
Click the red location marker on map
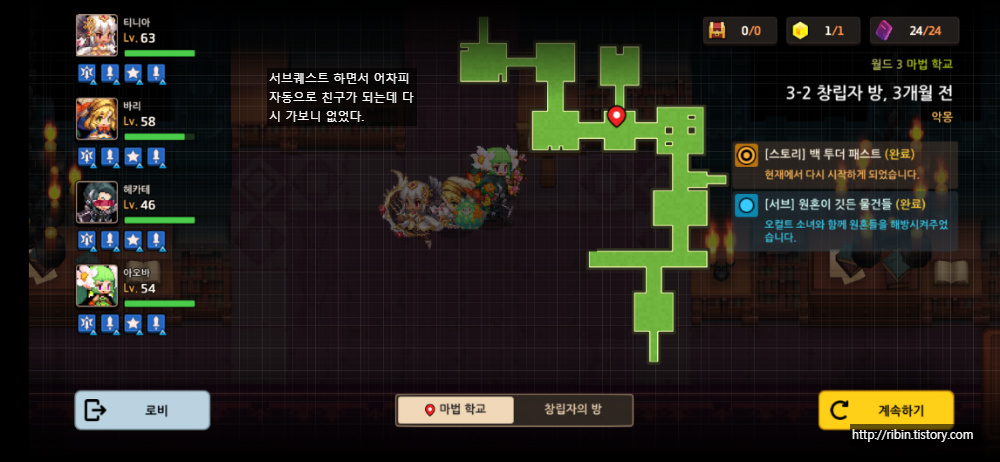tap(617, 116)
